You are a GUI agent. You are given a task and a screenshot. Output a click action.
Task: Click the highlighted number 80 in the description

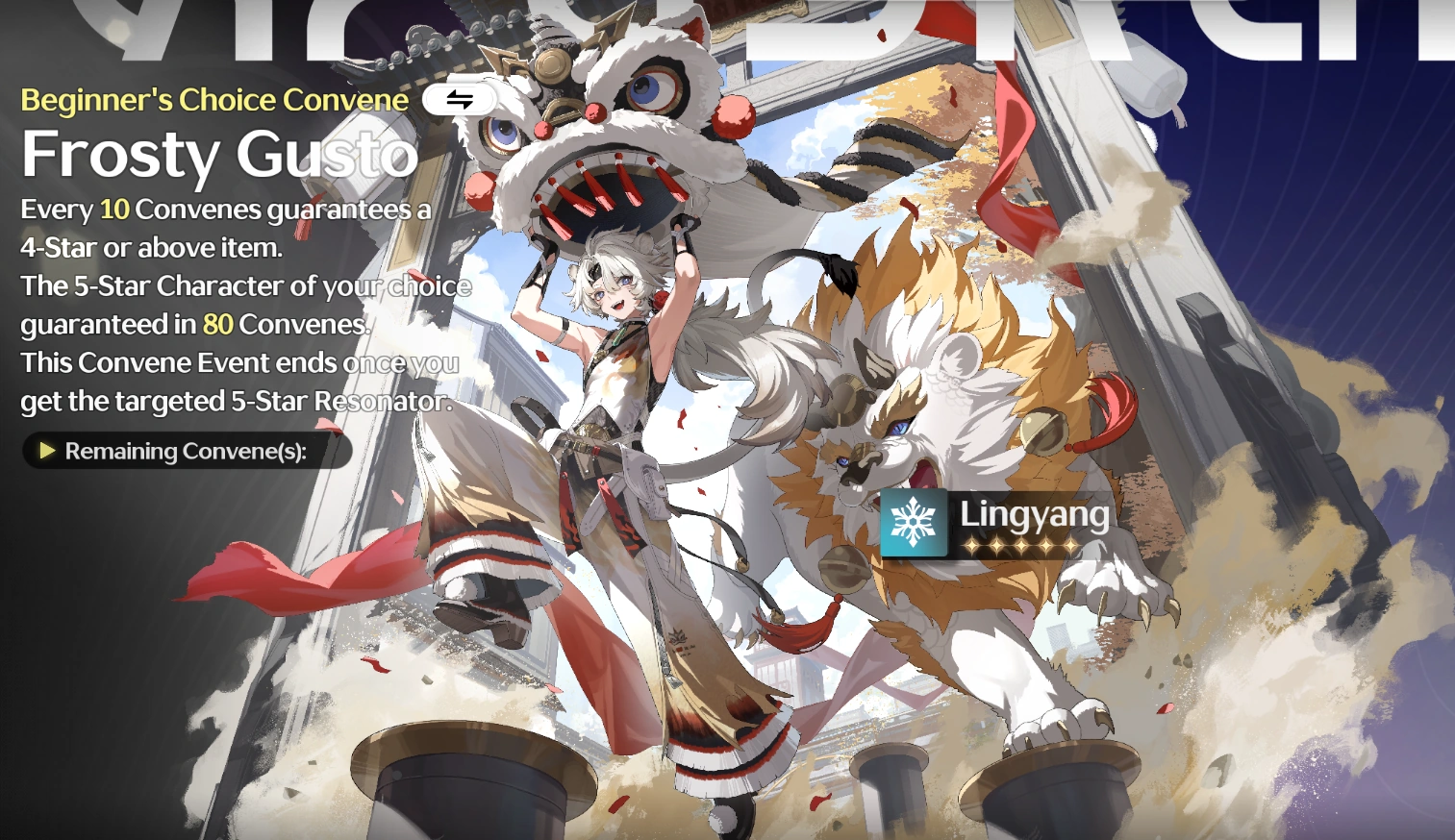(219, 324)
